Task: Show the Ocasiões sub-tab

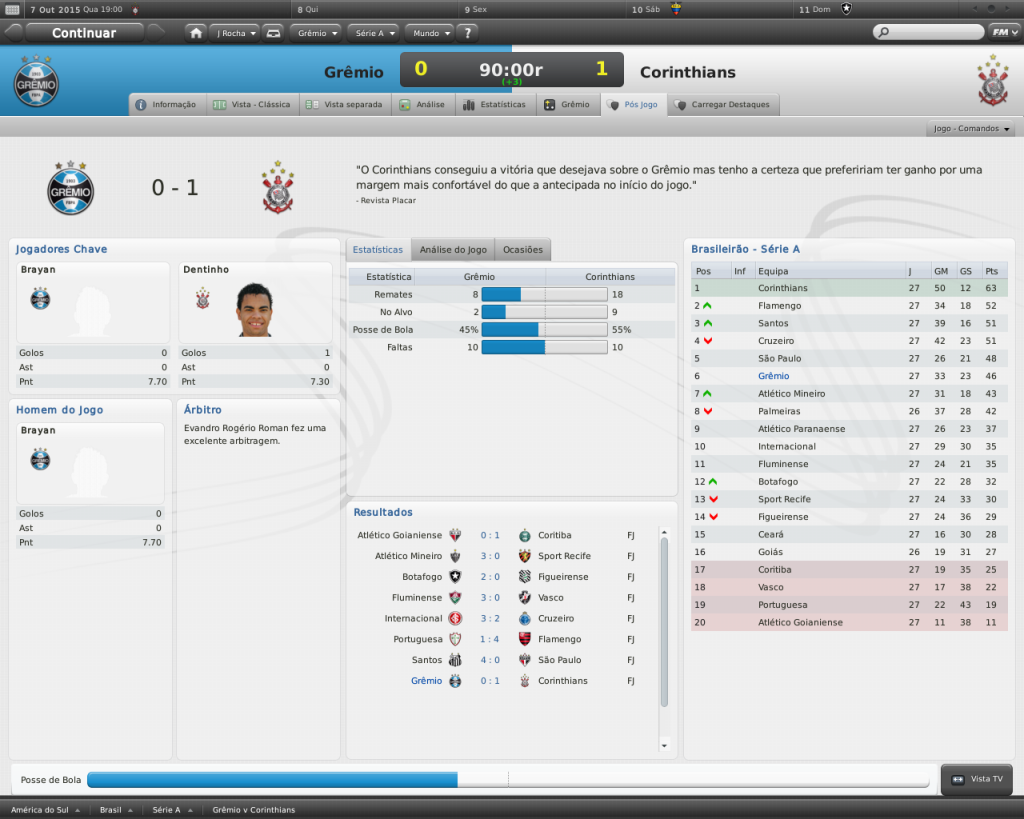Action: (x=523, y=249)
